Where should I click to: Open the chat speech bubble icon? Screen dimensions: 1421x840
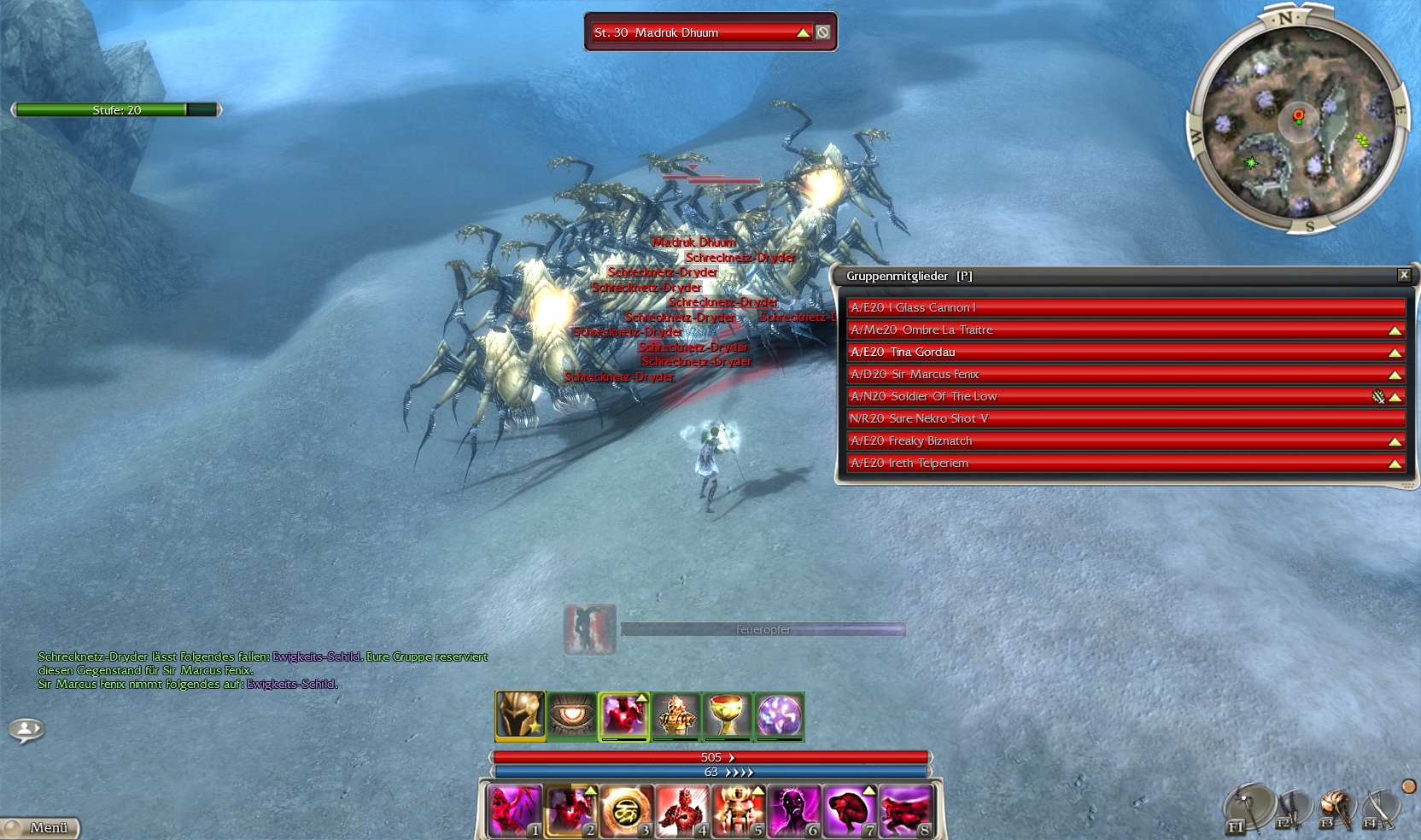[26, 730]
